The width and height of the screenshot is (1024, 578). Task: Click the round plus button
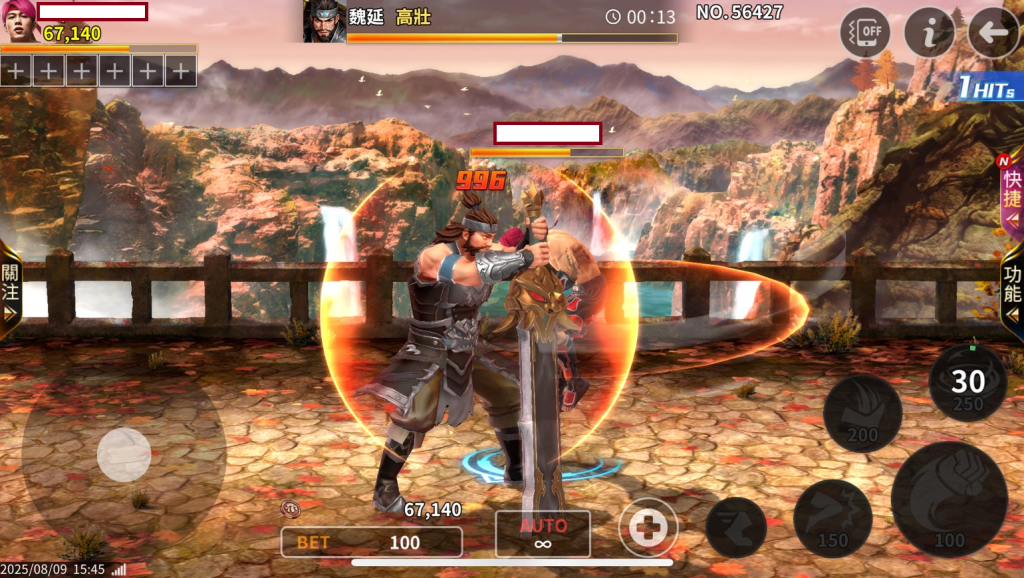[648, 527]
